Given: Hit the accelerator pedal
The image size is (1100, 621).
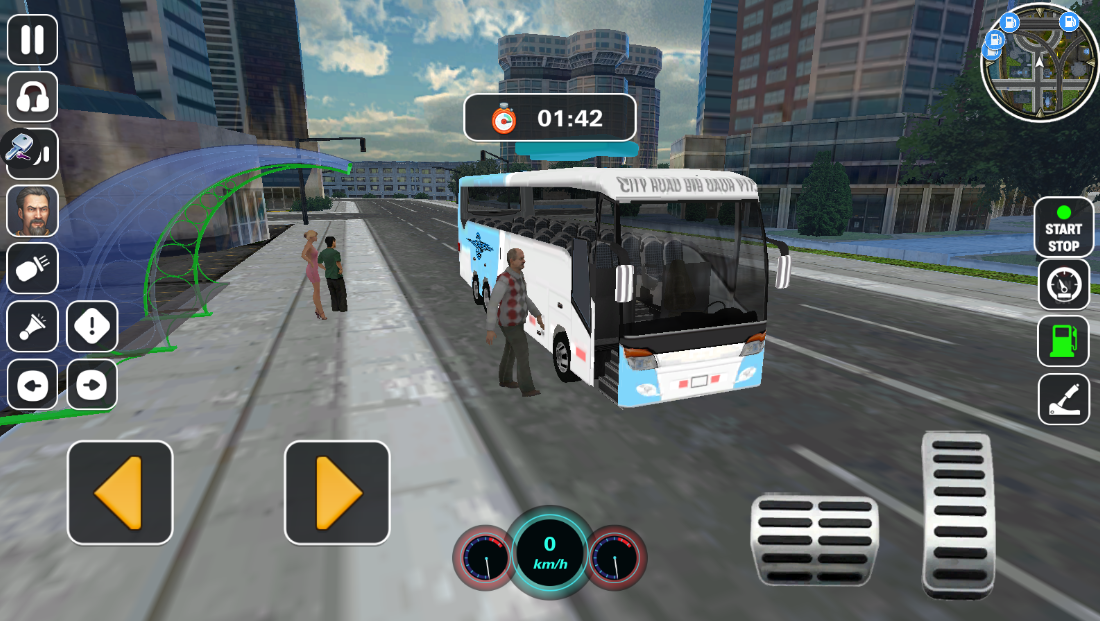Looking at the screenshot, I should pyautogui.click(x=957, y=514).
